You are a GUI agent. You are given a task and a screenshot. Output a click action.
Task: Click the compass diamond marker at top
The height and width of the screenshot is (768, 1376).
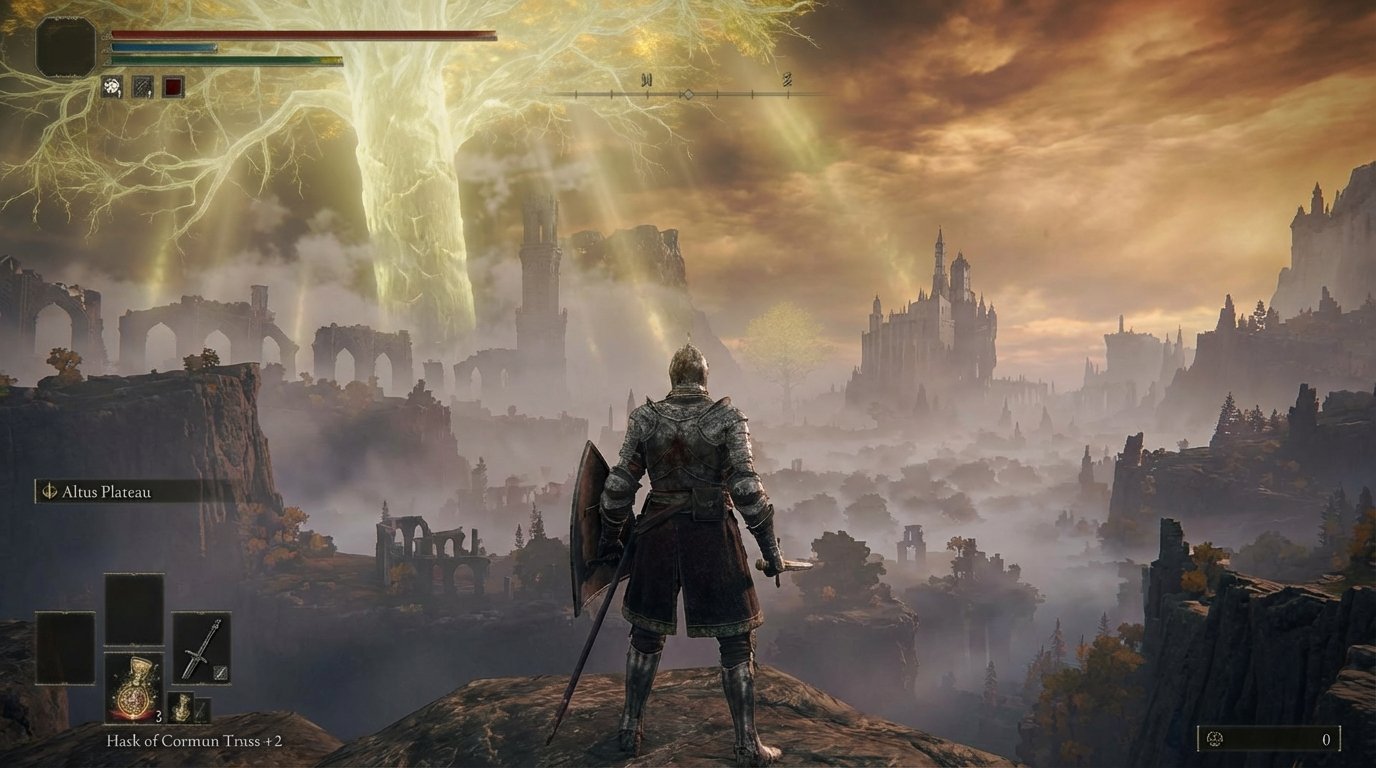pyautogui.click(x=688, y=92)
